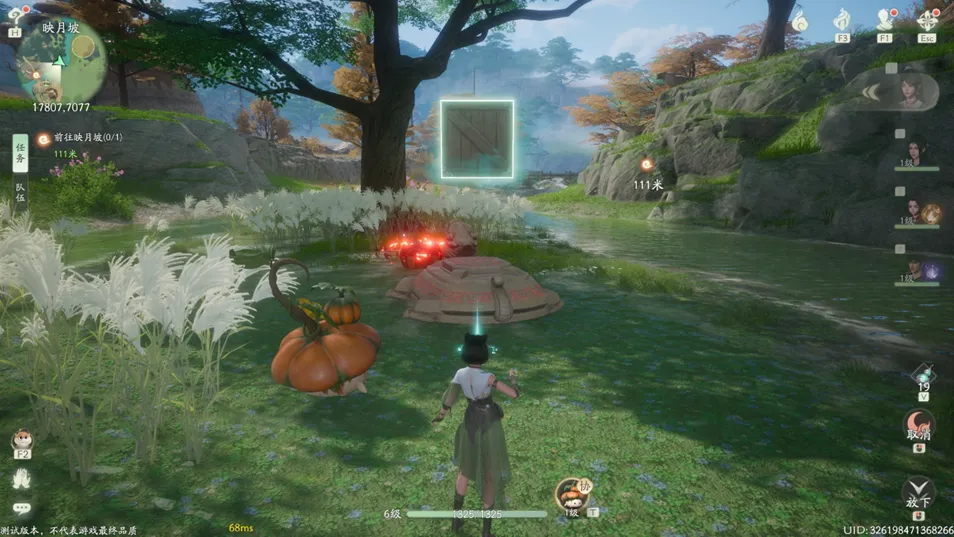Open the F2 pet companion icon
The image size is (954, 537).
21,440
